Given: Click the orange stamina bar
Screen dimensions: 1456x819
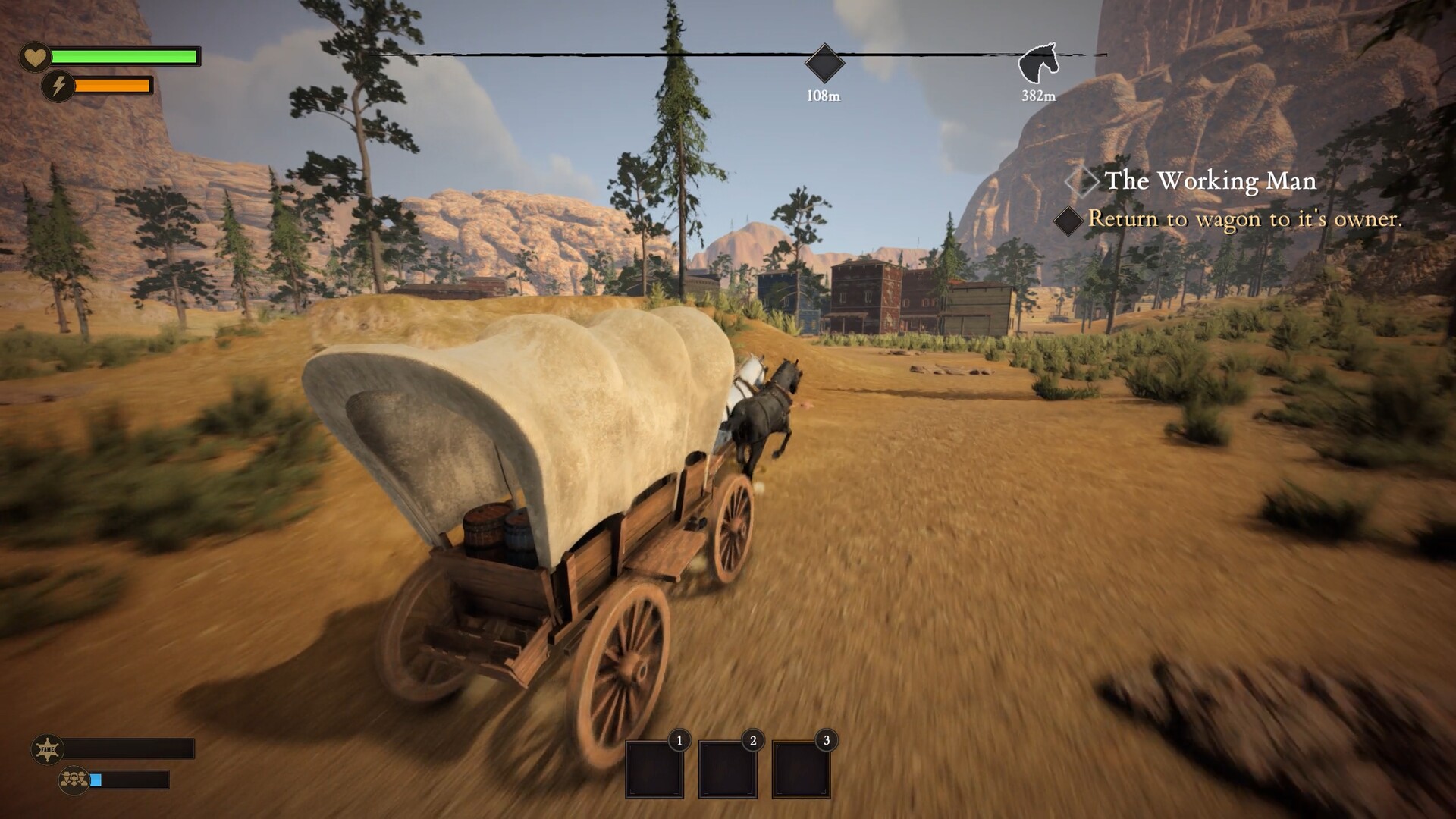Looking at the screenshot, I should click(110, 86).
